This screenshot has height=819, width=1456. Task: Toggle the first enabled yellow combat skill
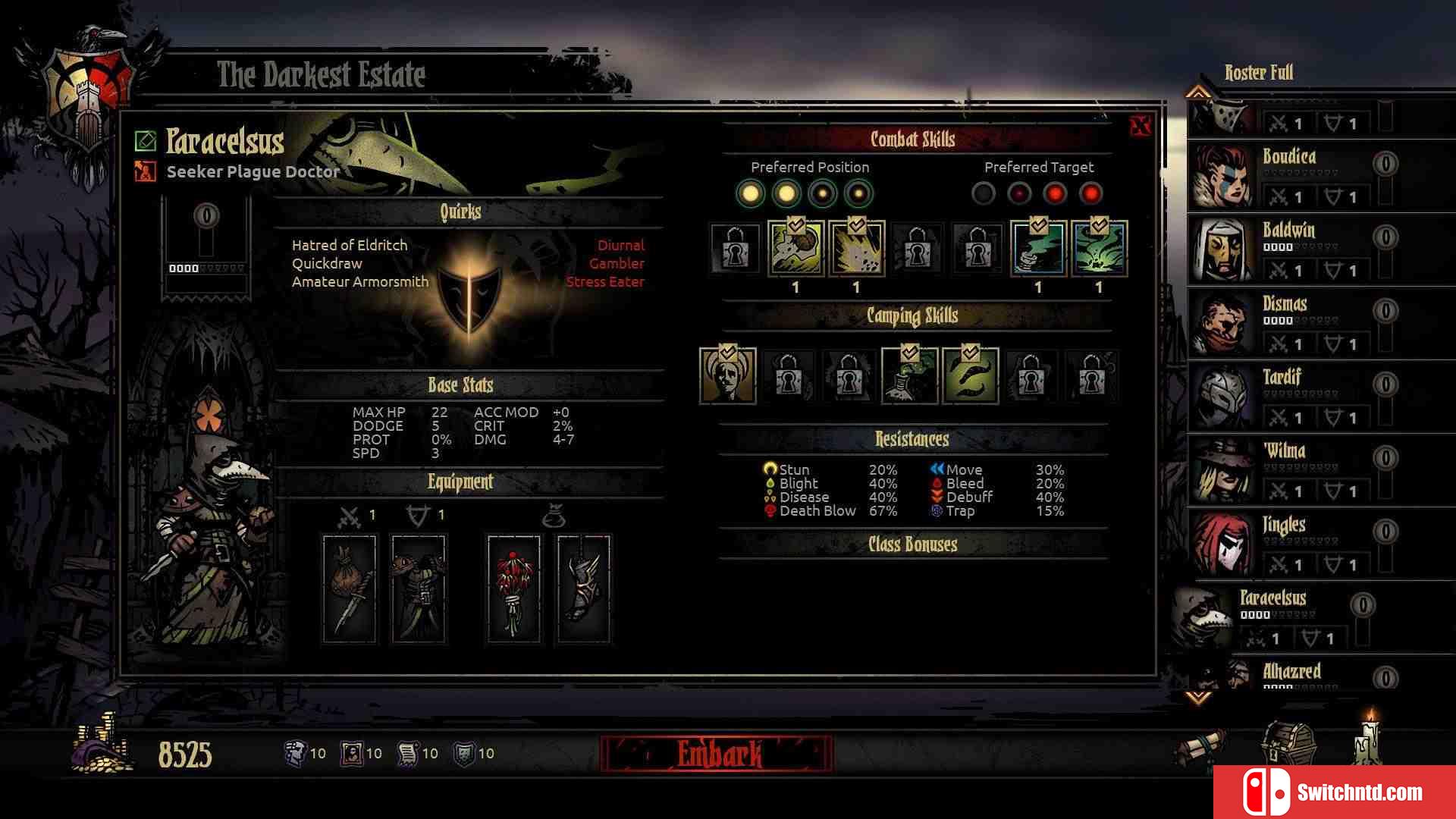tap(795, 248)
